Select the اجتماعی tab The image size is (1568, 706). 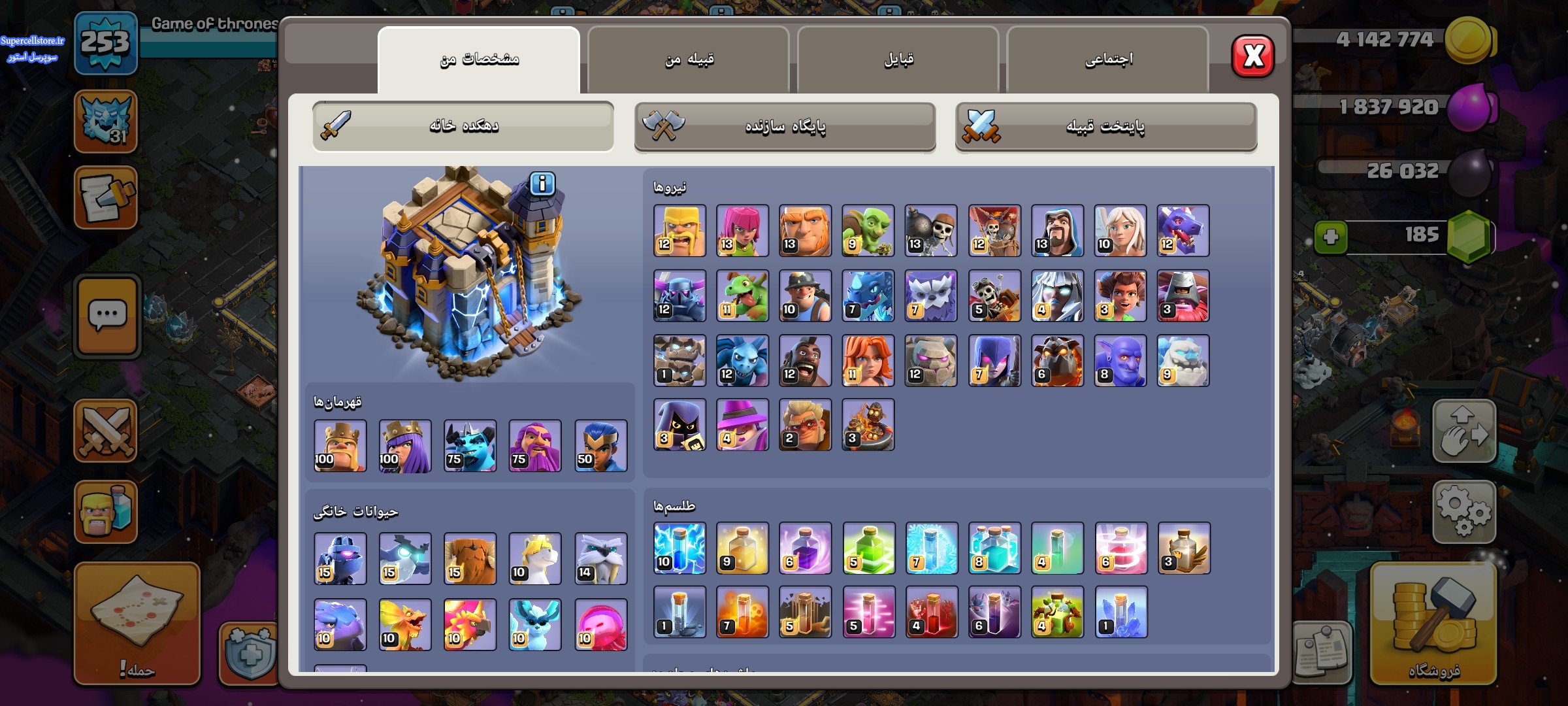[1108, 60]
